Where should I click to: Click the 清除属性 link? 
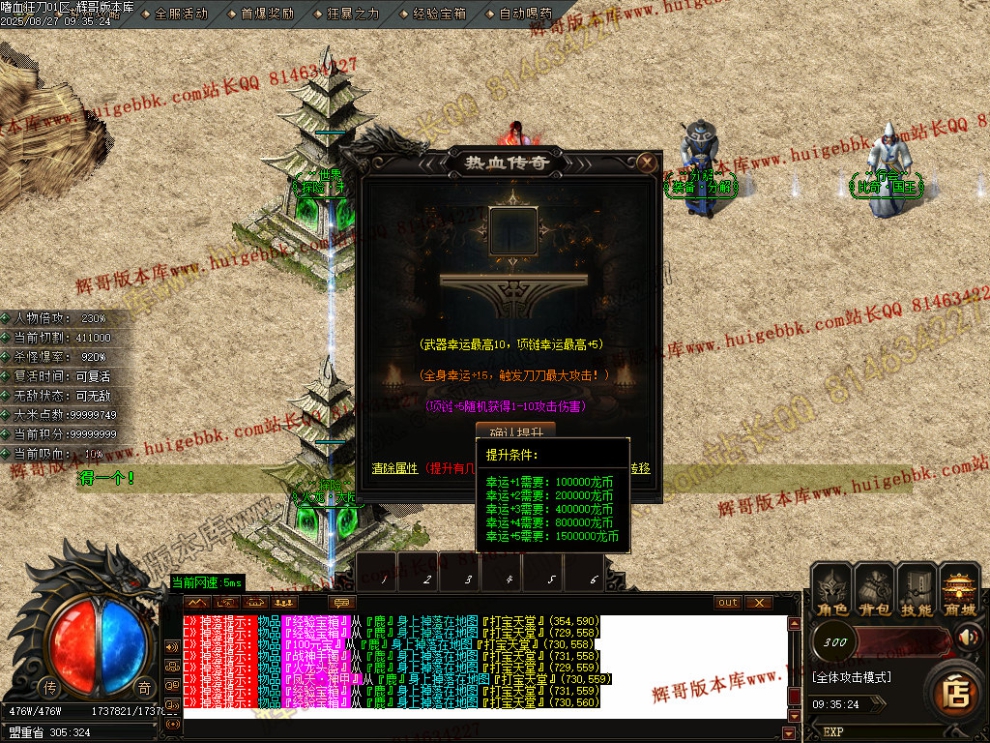(x=394, y=468)
